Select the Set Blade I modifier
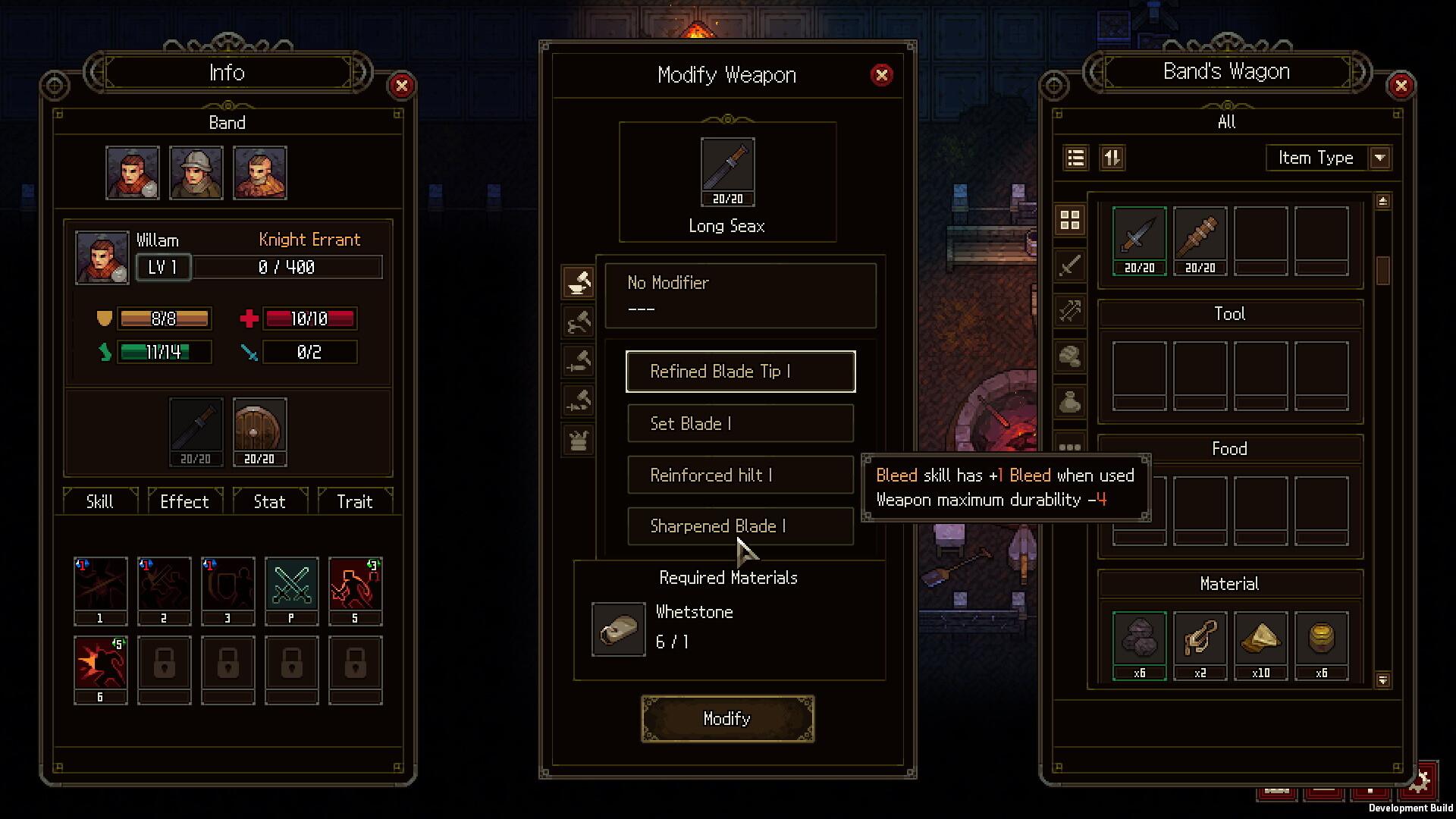The image size is (1456, 819). pyautogui.click(x=741, y=423)
